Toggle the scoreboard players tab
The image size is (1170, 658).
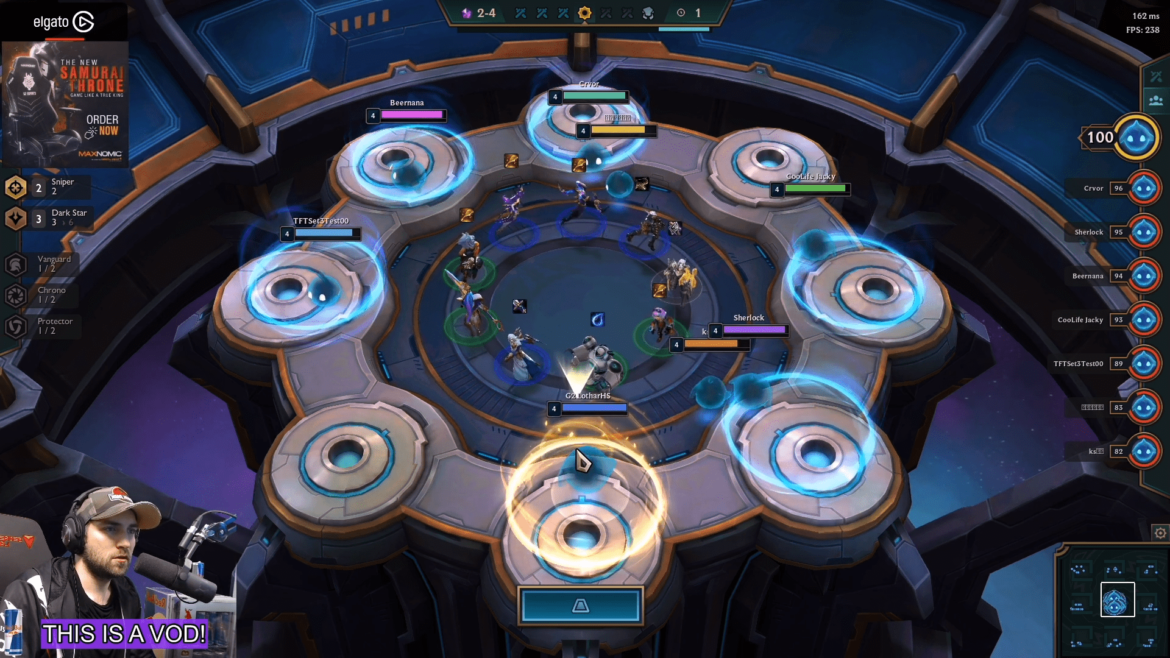coord(1156,100)
